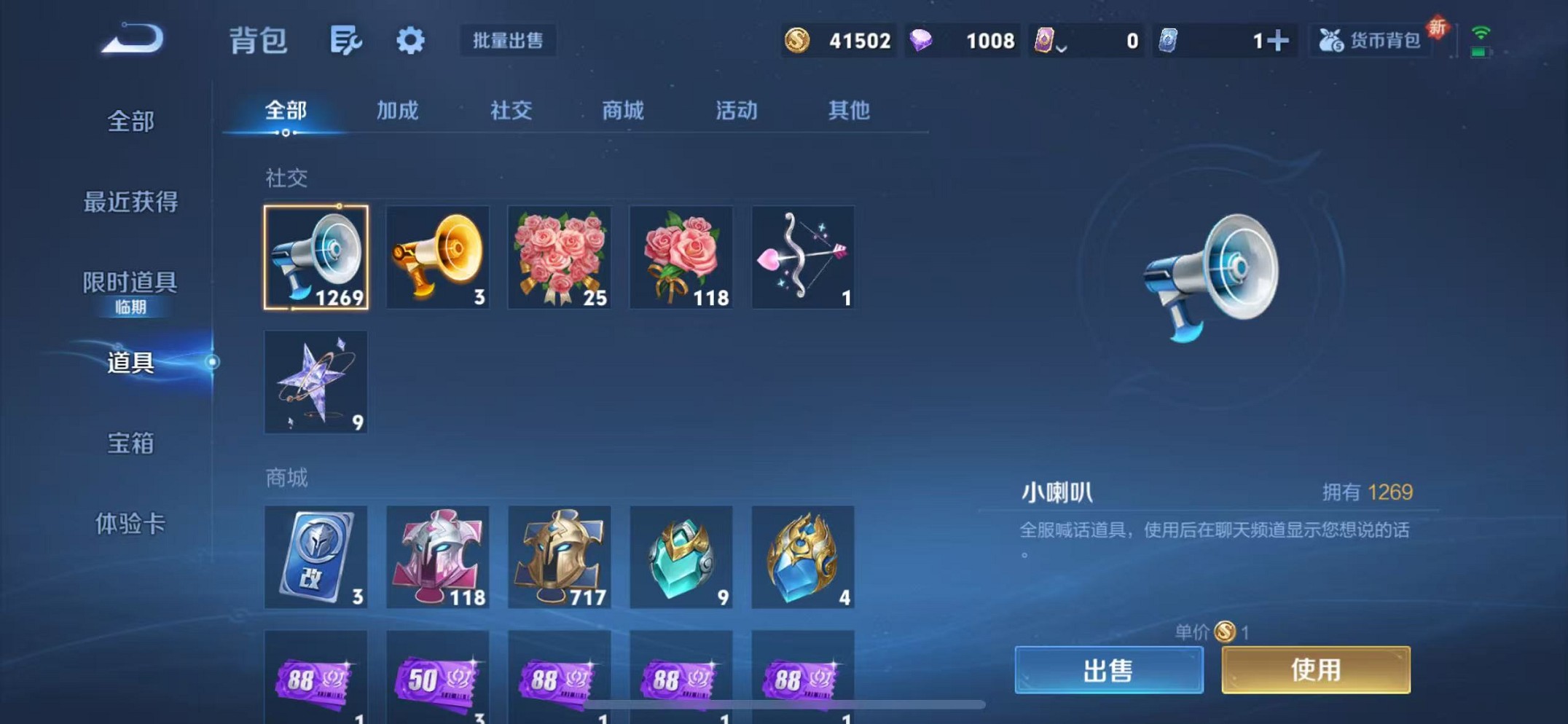Select the pink hero puzzle piece item
The image size is (1568, 724).
click(438, 558)
